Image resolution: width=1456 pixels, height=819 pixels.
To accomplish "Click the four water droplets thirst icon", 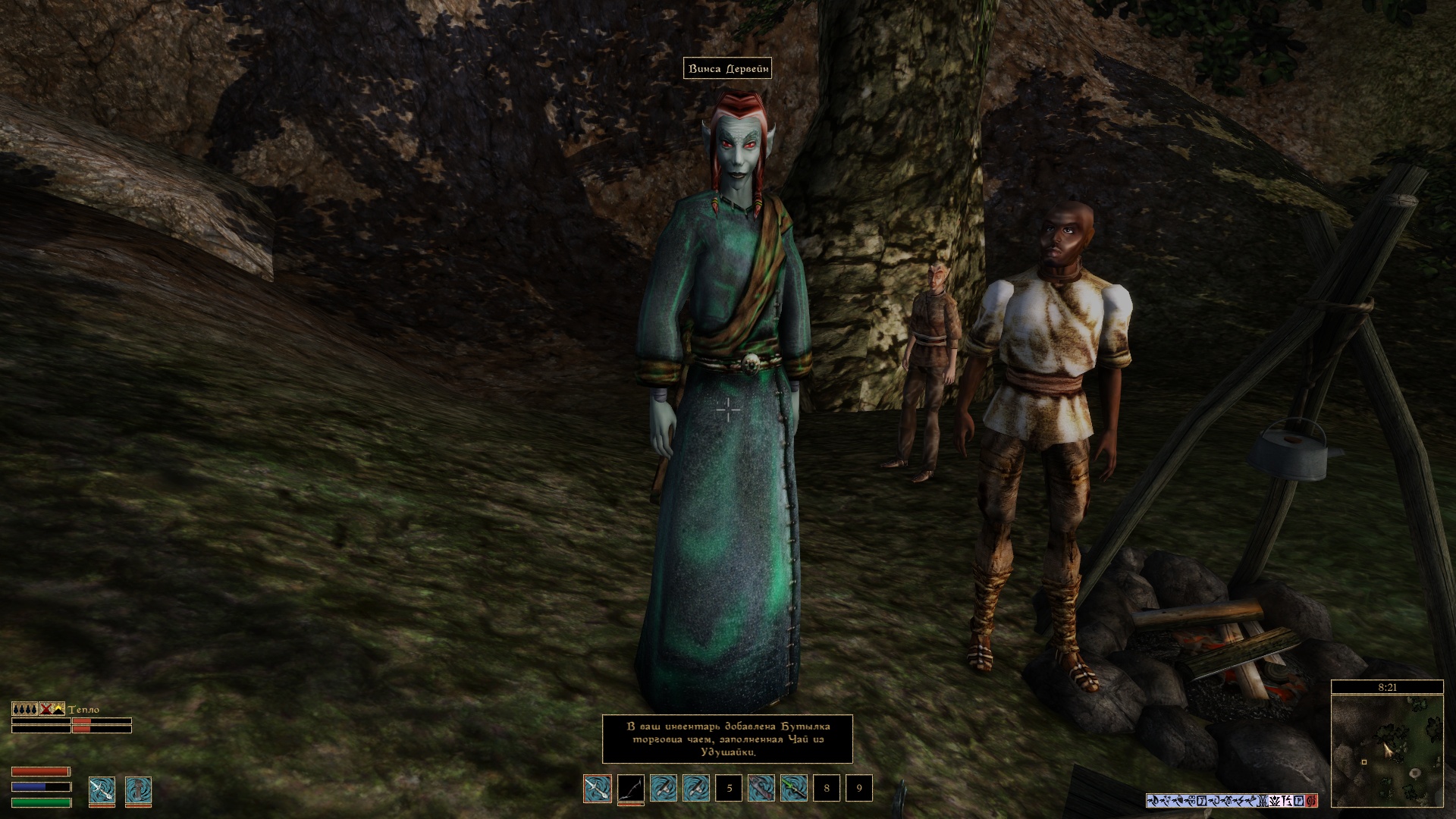I will [x=25, y=709].
